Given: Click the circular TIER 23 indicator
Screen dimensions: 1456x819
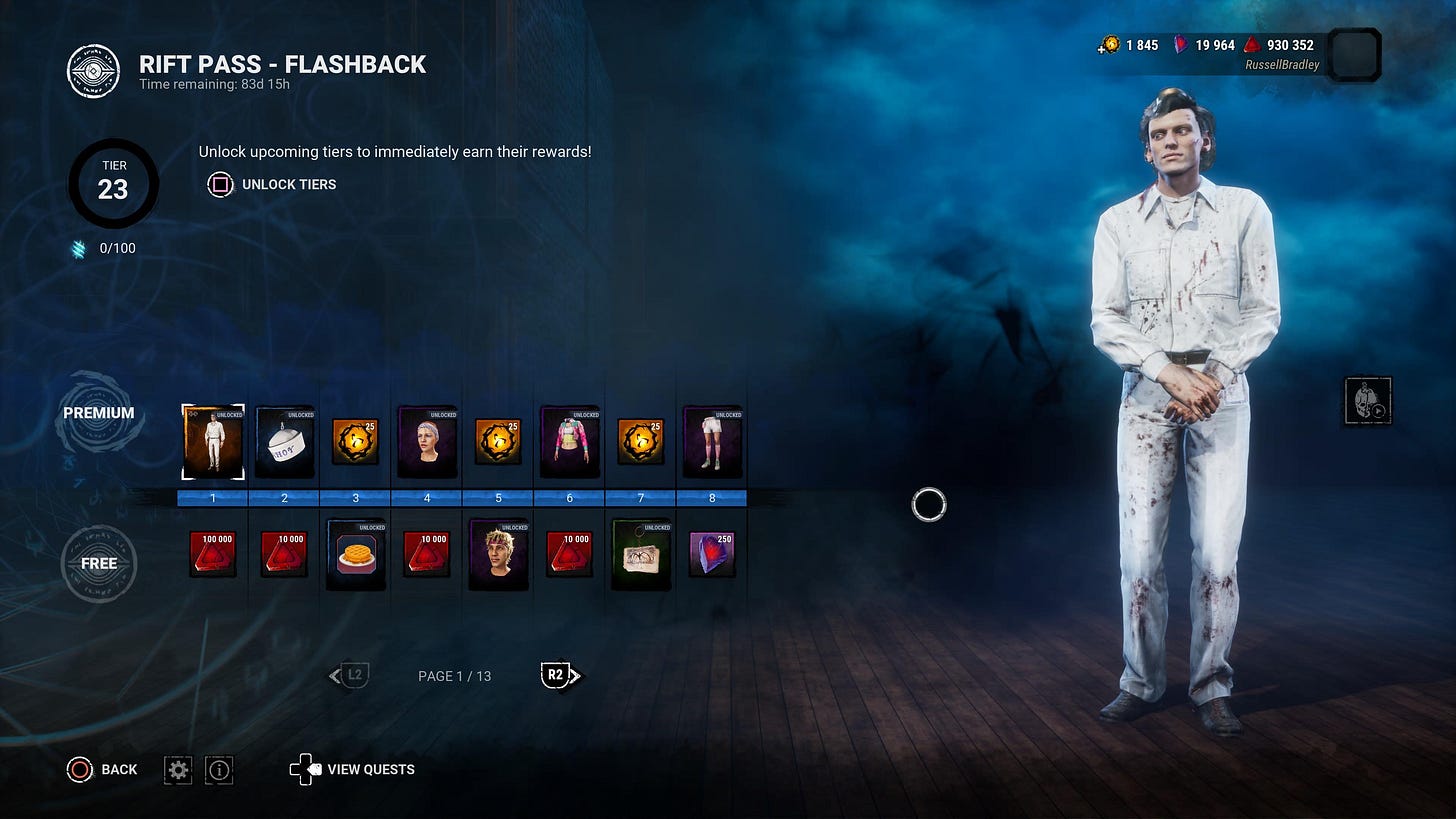Looking at the screenshot, I should pyautogui.click(x=113, y=184).
